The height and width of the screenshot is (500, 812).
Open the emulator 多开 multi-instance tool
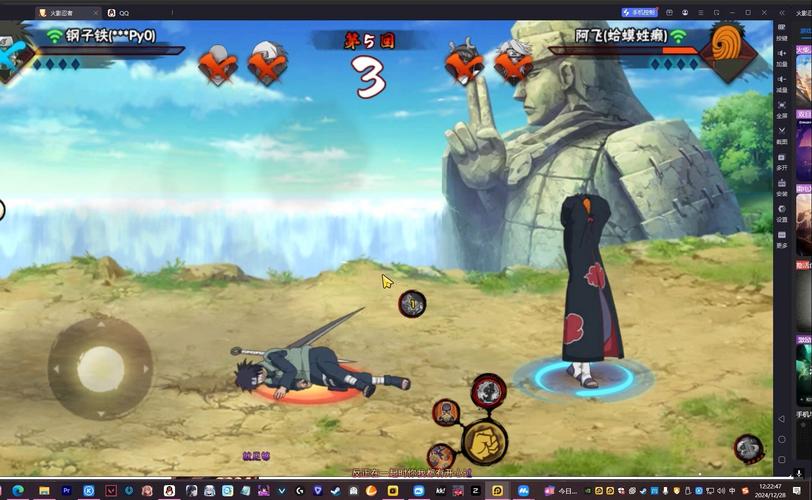tap(782, 161)
